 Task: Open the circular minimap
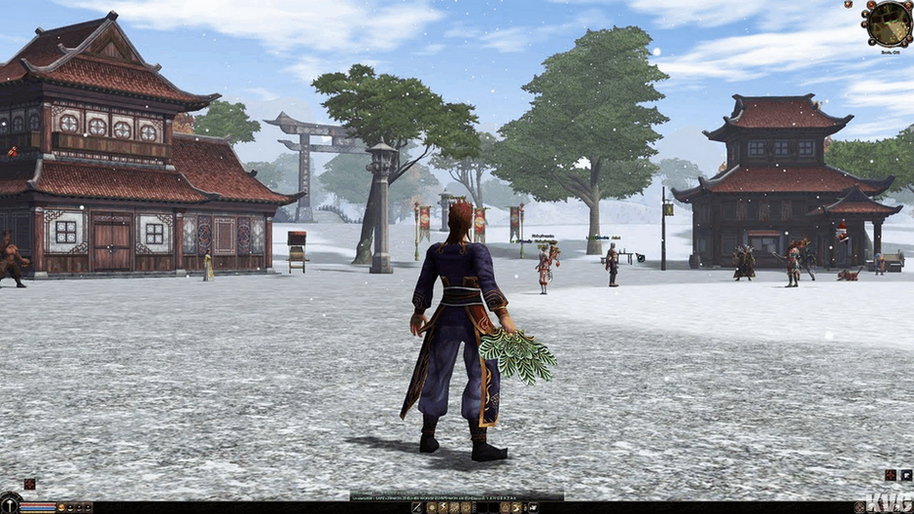(889, 23)
